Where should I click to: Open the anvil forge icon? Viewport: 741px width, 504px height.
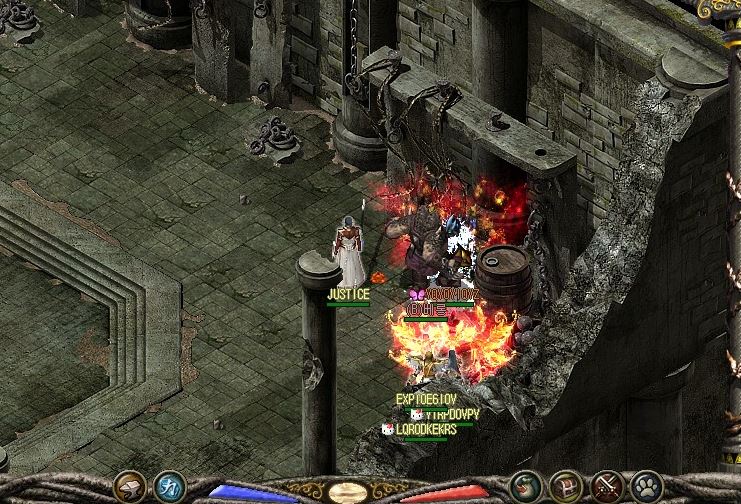pos(130,487)
